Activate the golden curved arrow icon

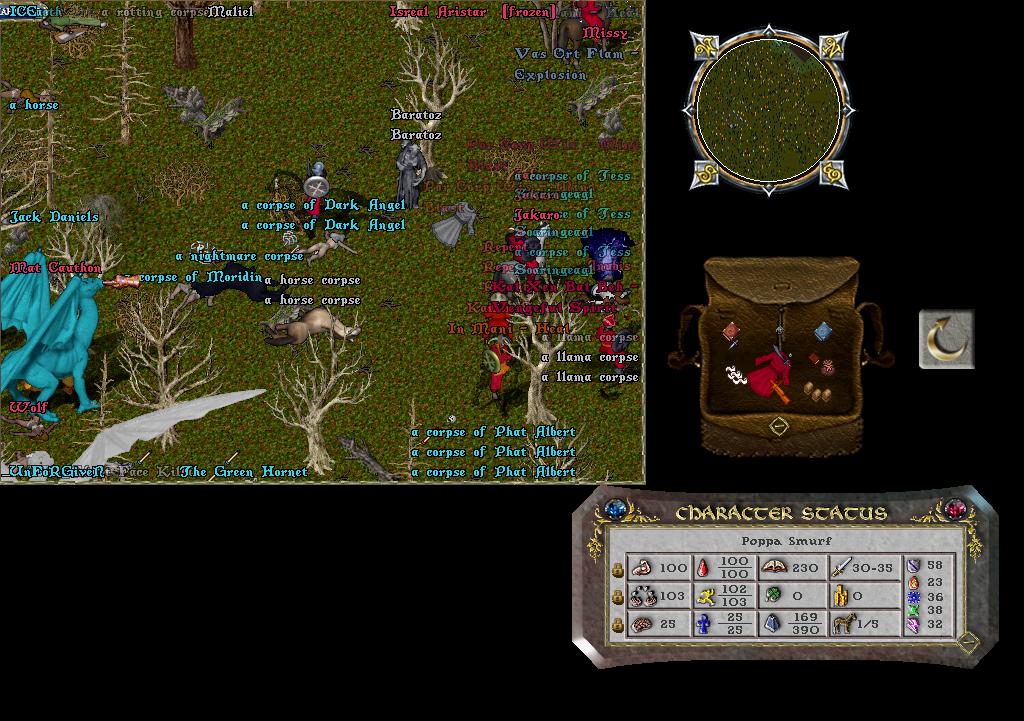946,339
